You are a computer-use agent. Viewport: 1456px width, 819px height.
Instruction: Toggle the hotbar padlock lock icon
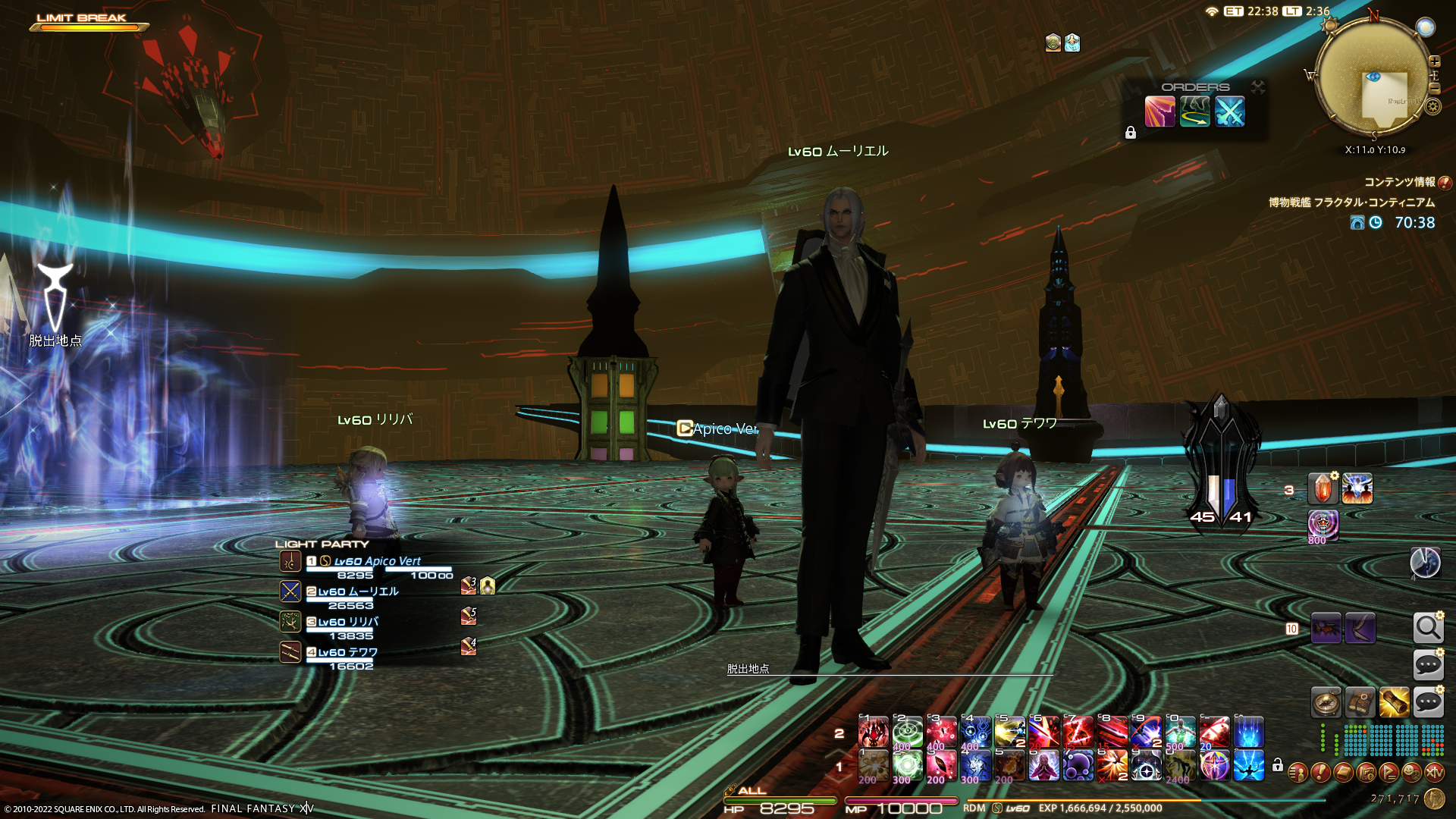(1278, 765)
